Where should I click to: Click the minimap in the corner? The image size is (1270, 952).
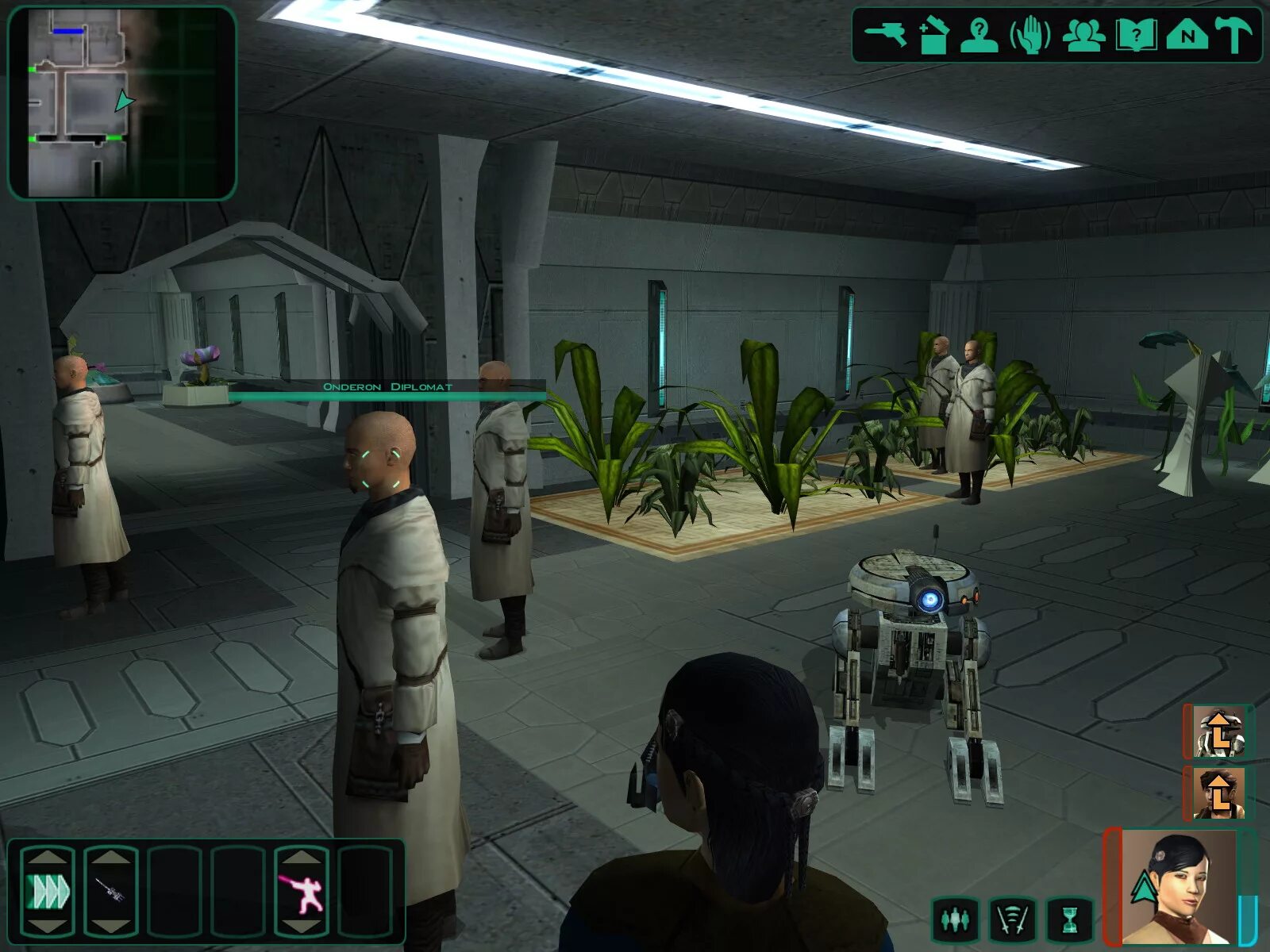tap(122, 103)
